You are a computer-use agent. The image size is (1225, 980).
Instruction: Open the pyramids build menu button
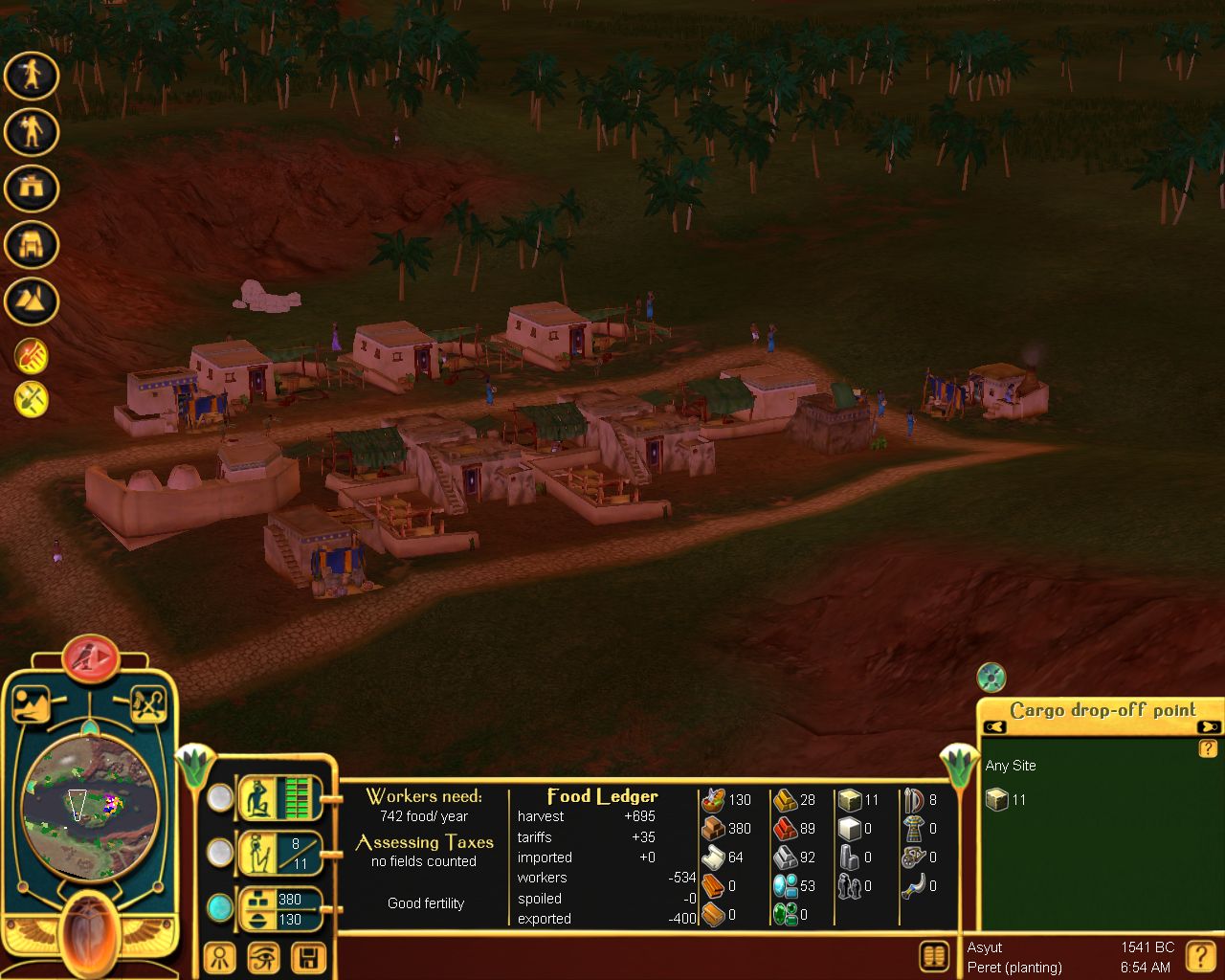pyautogui.click(x=32, y=301)
